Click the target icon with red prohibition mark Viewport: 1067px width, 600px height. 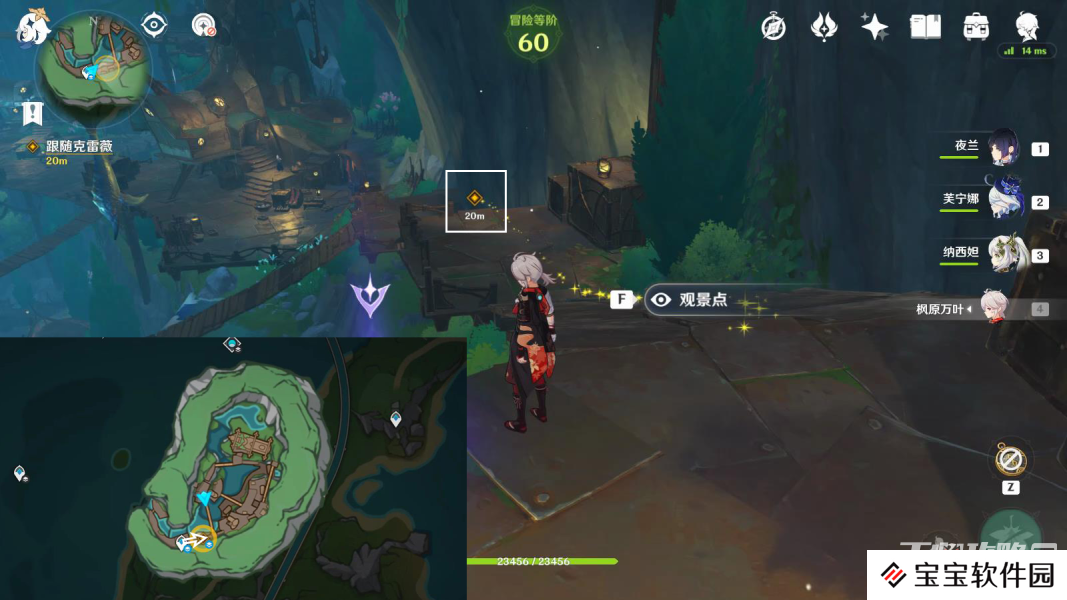pyautogui.click(x=204, y=25)
